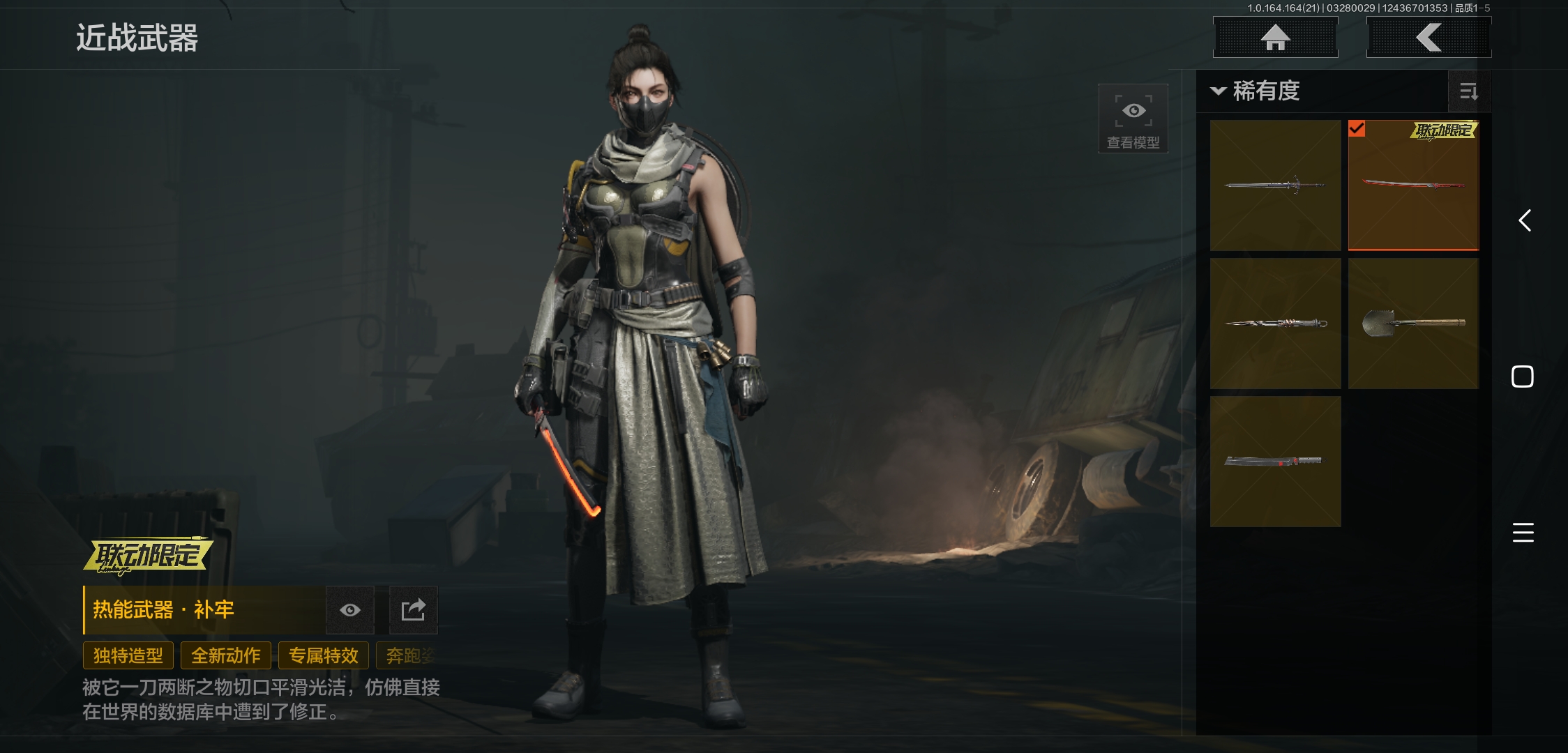Choose the ornate dagger weapon skin
This screenshot has width=1568, height=753.
(1275, 324)
